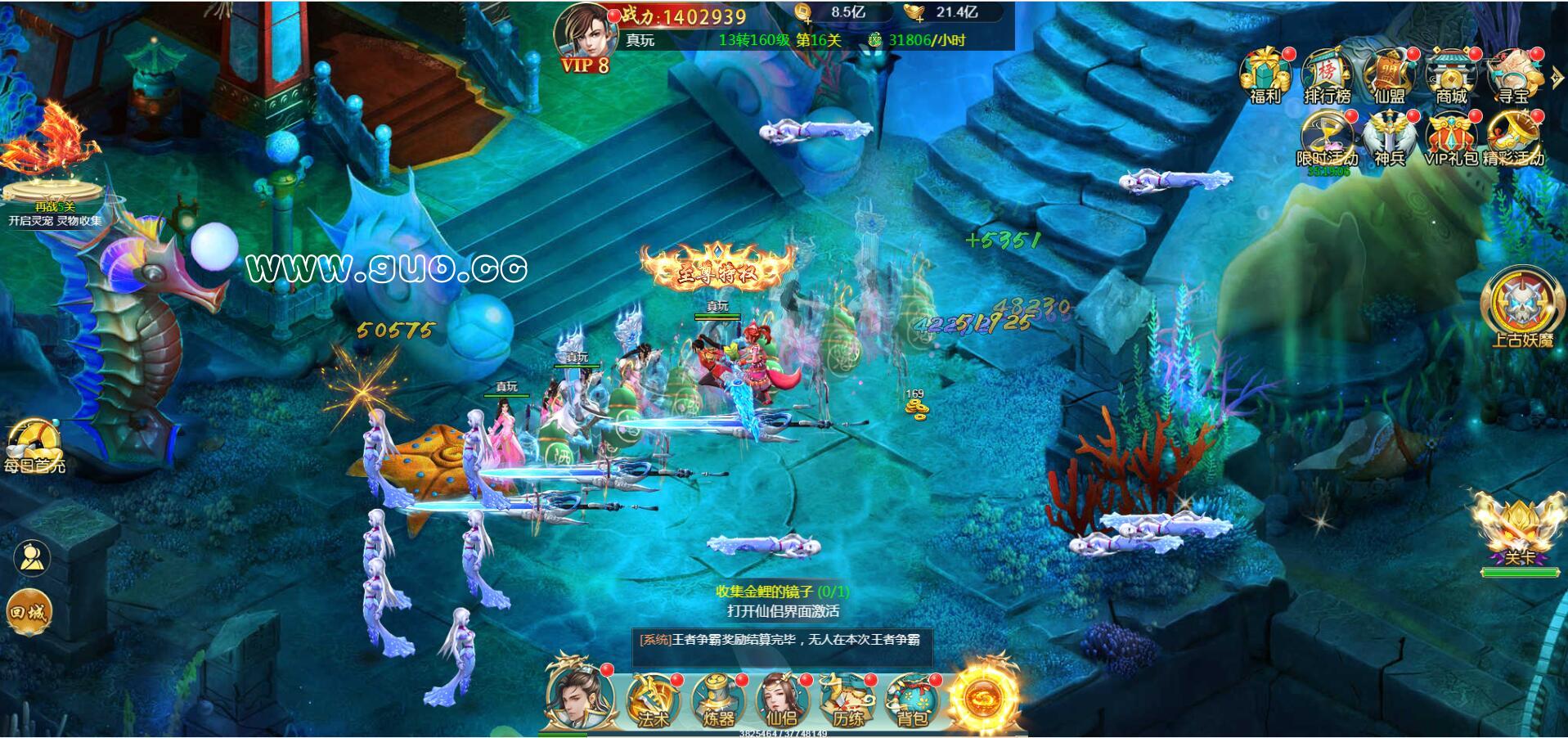
Task: Open the 仙盟 guild menu
Action: [1389, 75]
